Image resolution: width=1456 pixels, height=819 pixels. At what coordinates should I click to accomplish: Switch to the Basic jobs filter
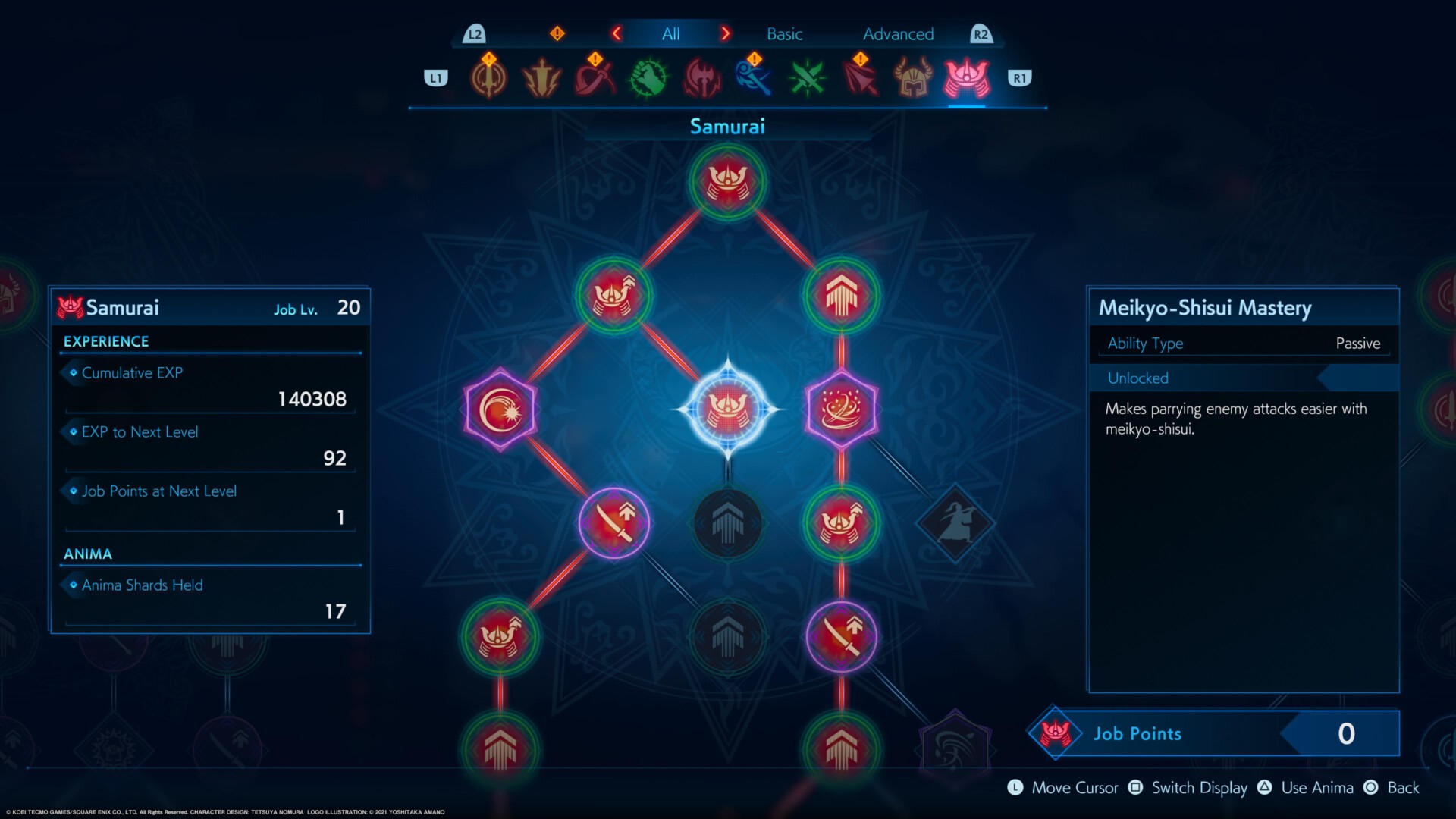(784, 34)
